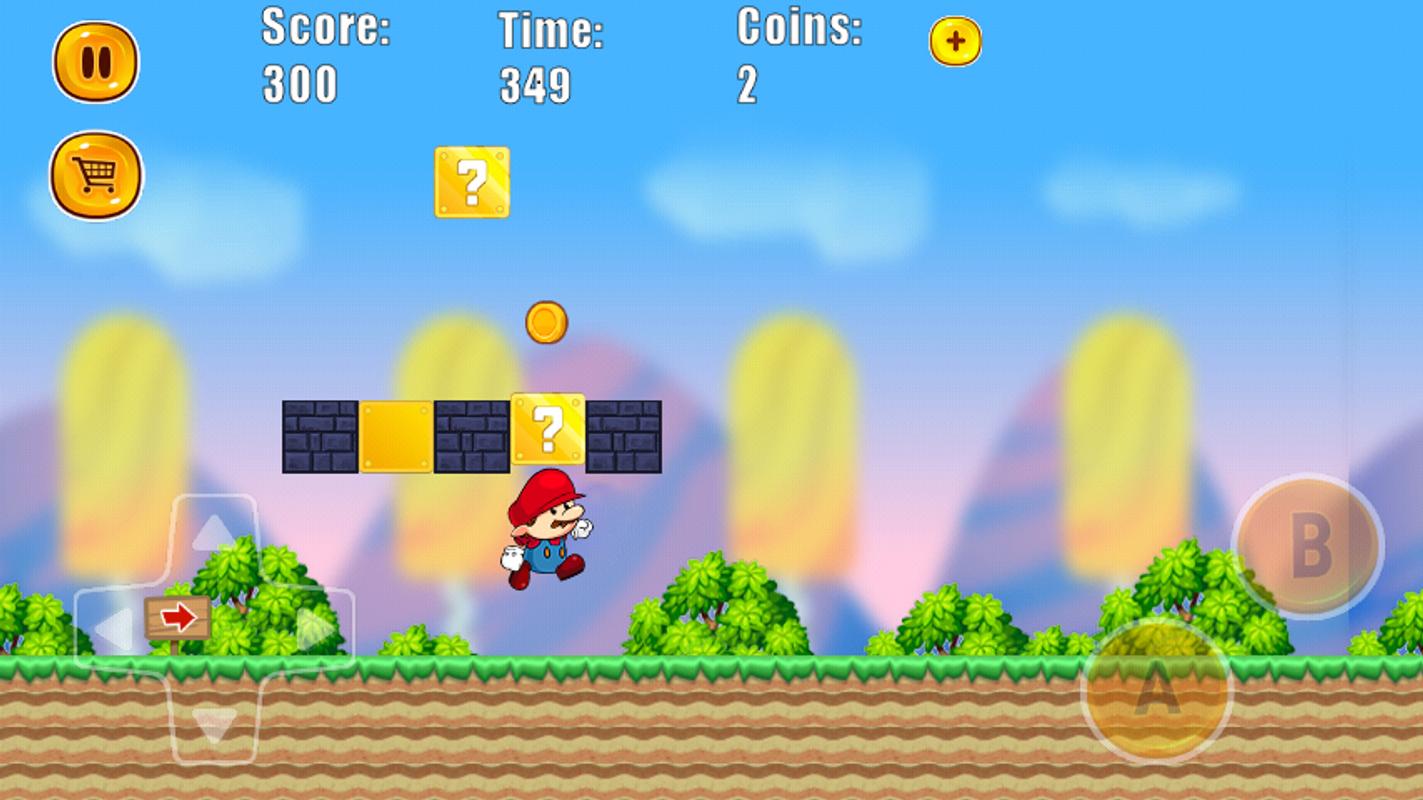The image size is (1423, 800).
Task: Tap the coin plus icon to buy coins
Action: [x=955, y=42]
